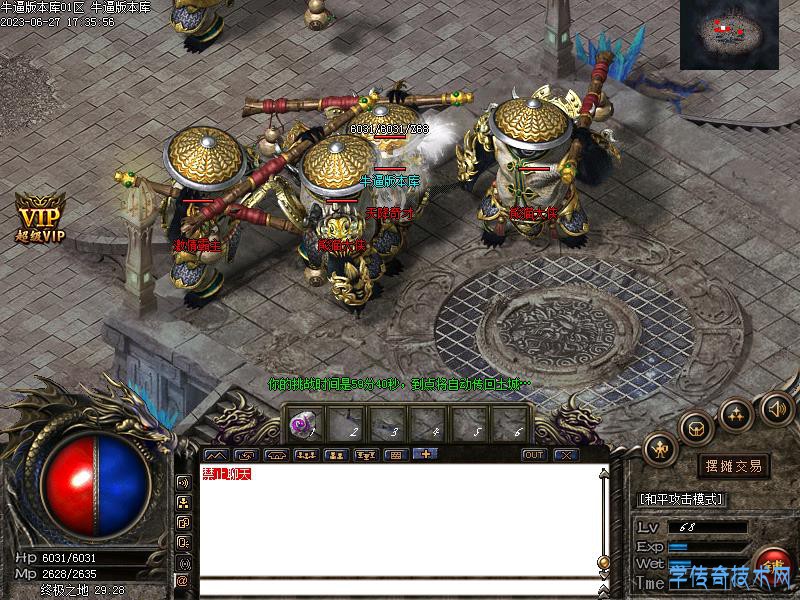The width and height of the screenshot is (800, 600).
Task: Click the minimap in the corner
Action: [x=728, y=34]
